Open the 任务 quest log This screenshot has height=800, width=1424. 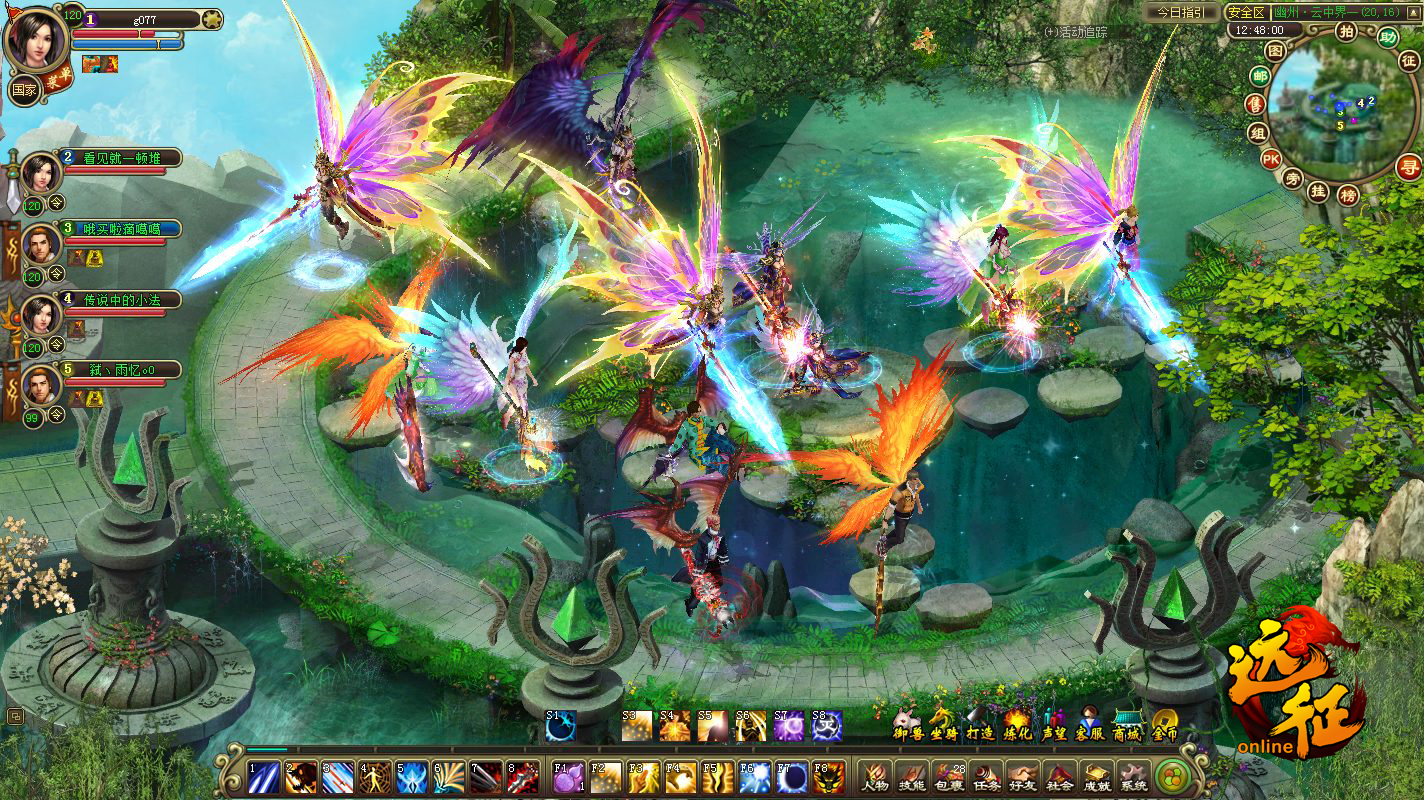[x=986, y=776]
